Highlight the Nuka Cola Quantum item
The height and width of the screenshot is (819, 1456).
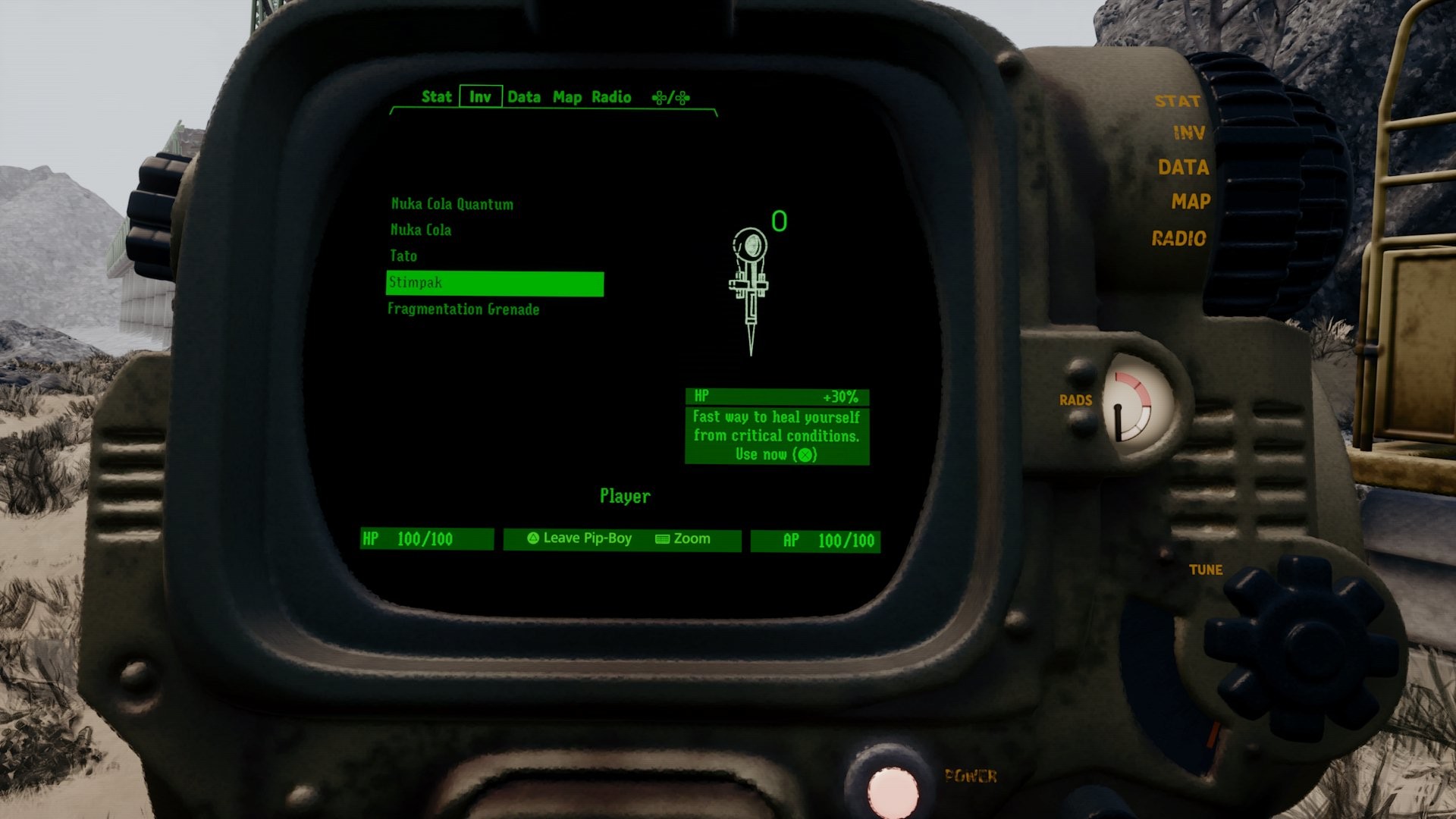451,204
